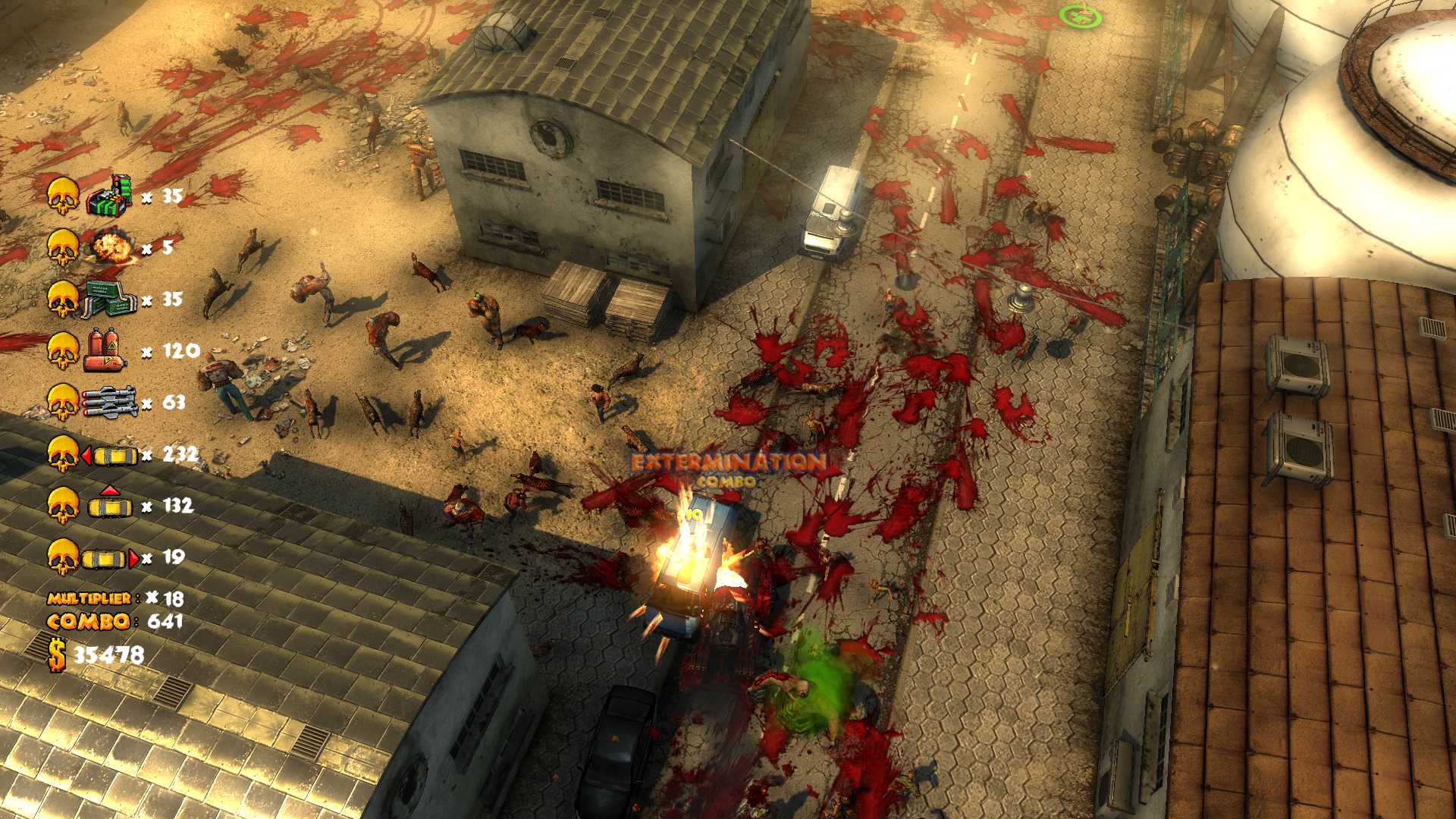
Task: Select the taxi with right arrow icon
Action: (111, 559)
